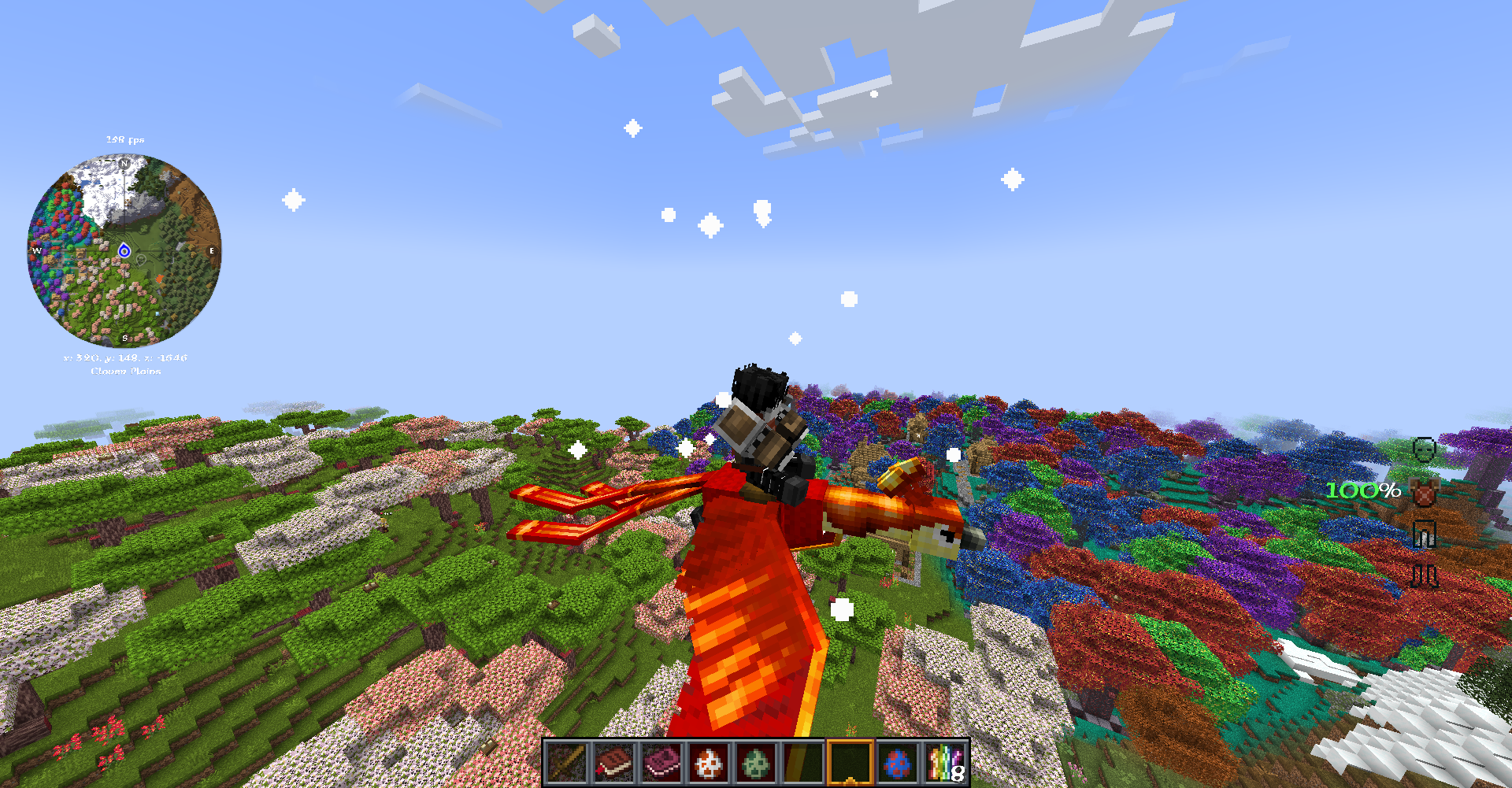Select the green spawn egg slot
The width and height of the screenshot is (1512, 788).
point(755,763)
